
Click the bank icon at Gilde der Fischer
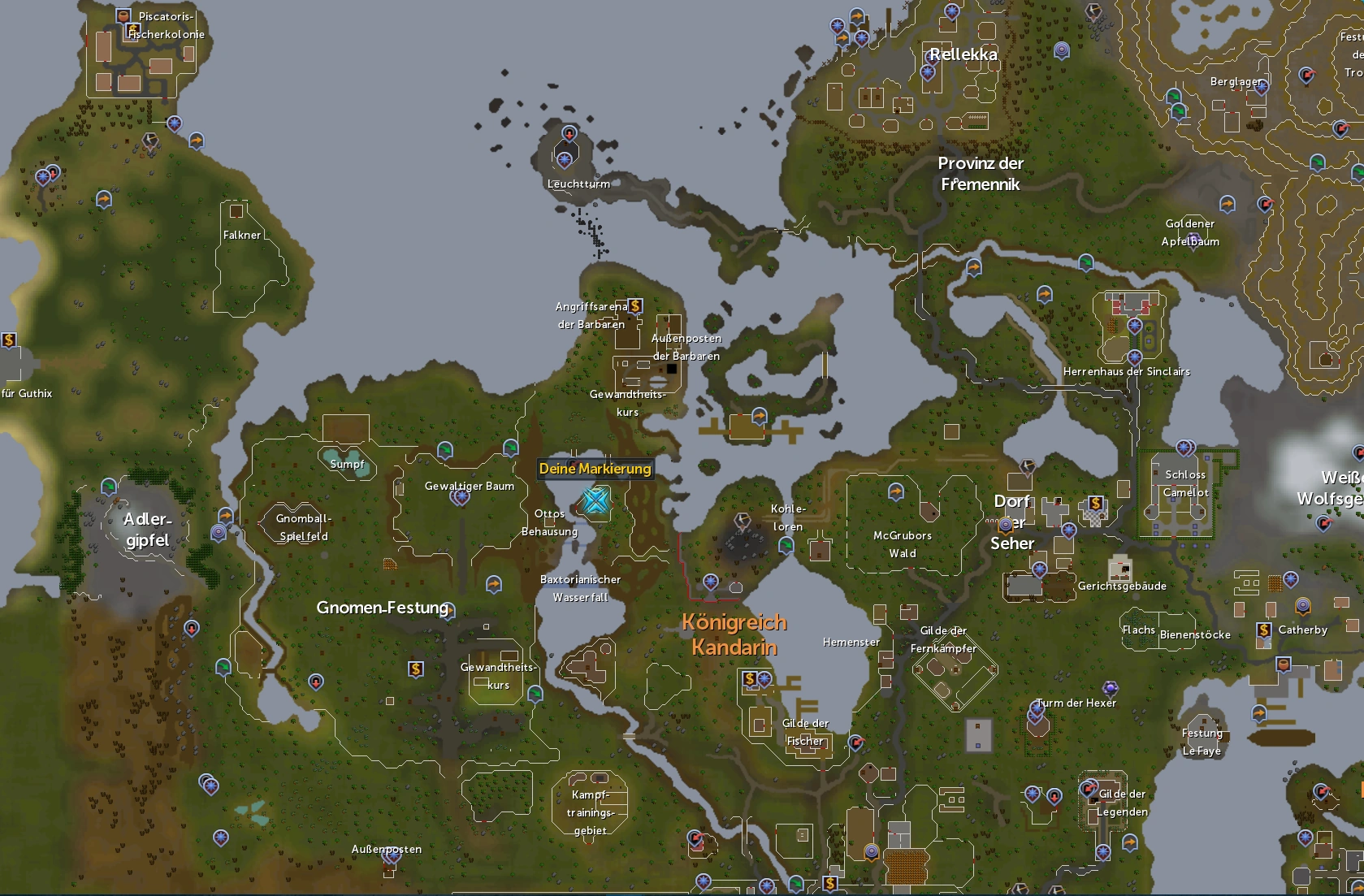click(749, 677)
